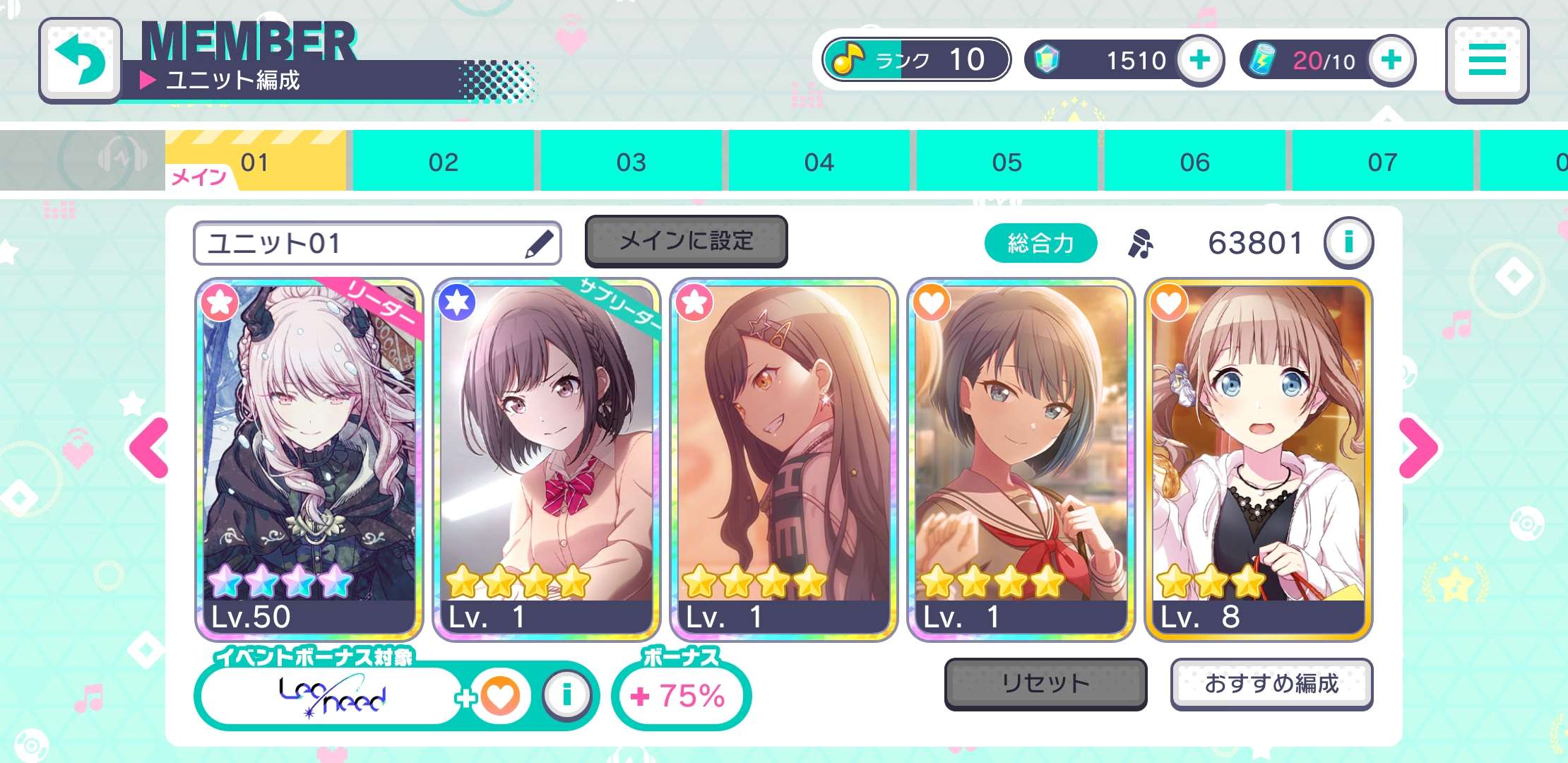Click the メインに設定 button
Image resolution: width=1568 pixels, height=763 pixels.
pos(686,241)
